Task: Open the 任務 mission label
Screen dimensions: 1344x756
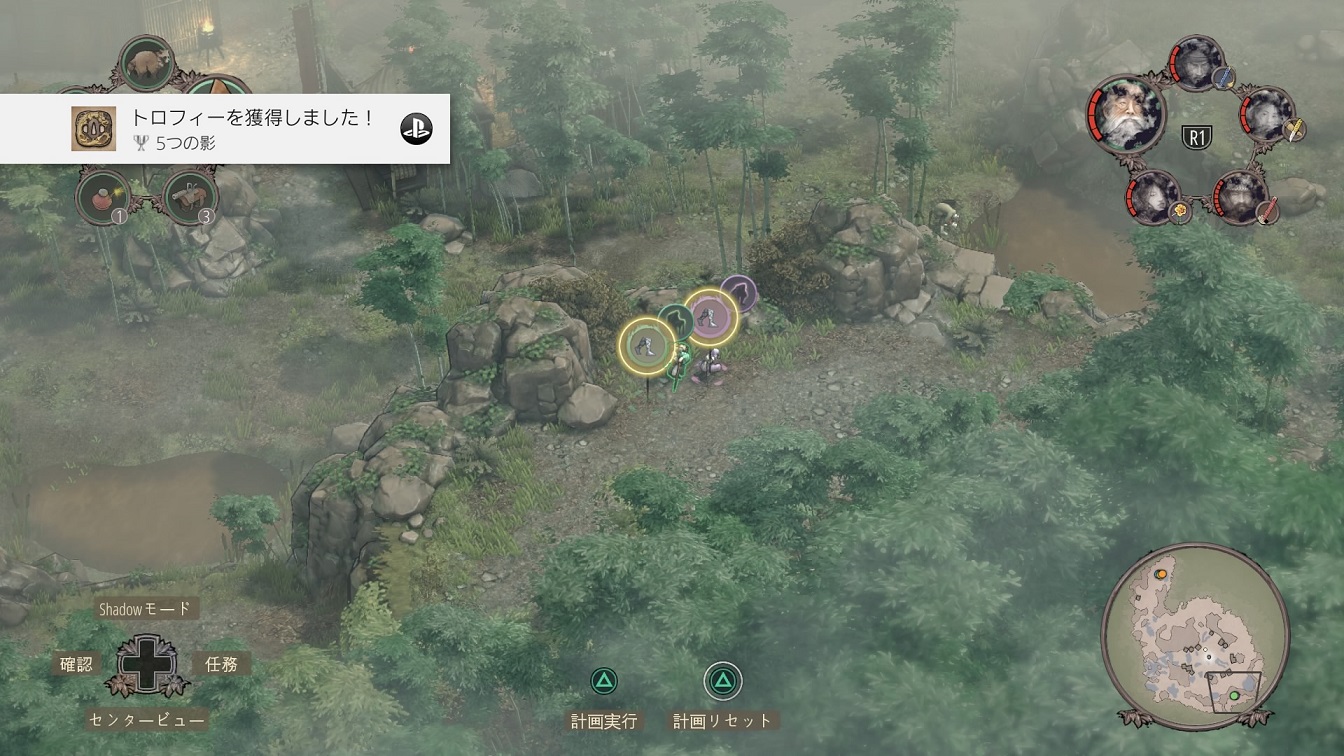Action: (221, 663)
